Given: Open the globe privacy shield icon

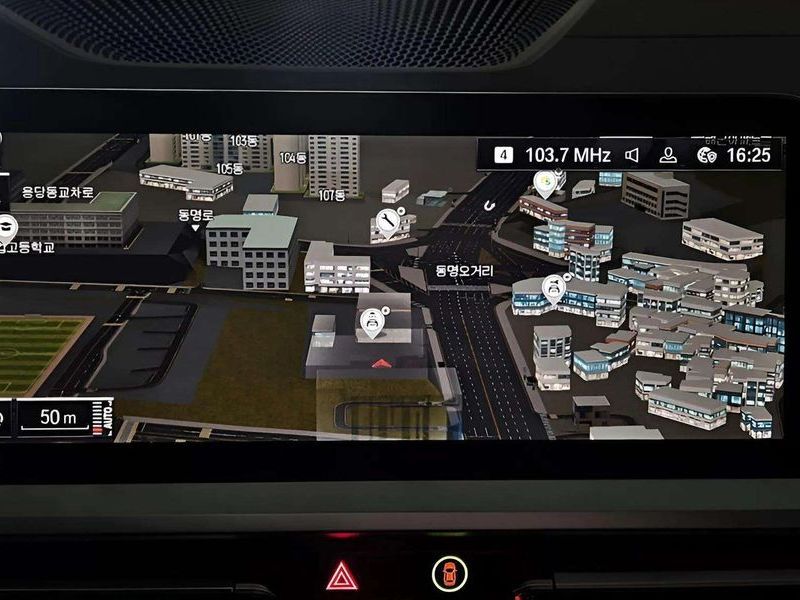Looking at the screenshot, I should [x=707, y=155].
